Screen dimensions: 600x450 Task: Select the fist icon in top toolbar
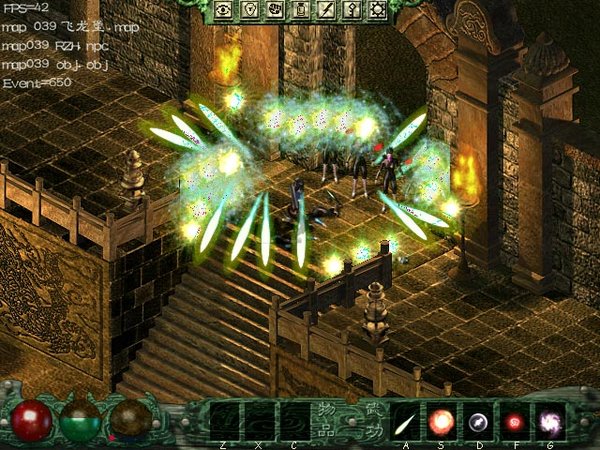[274, 10]
